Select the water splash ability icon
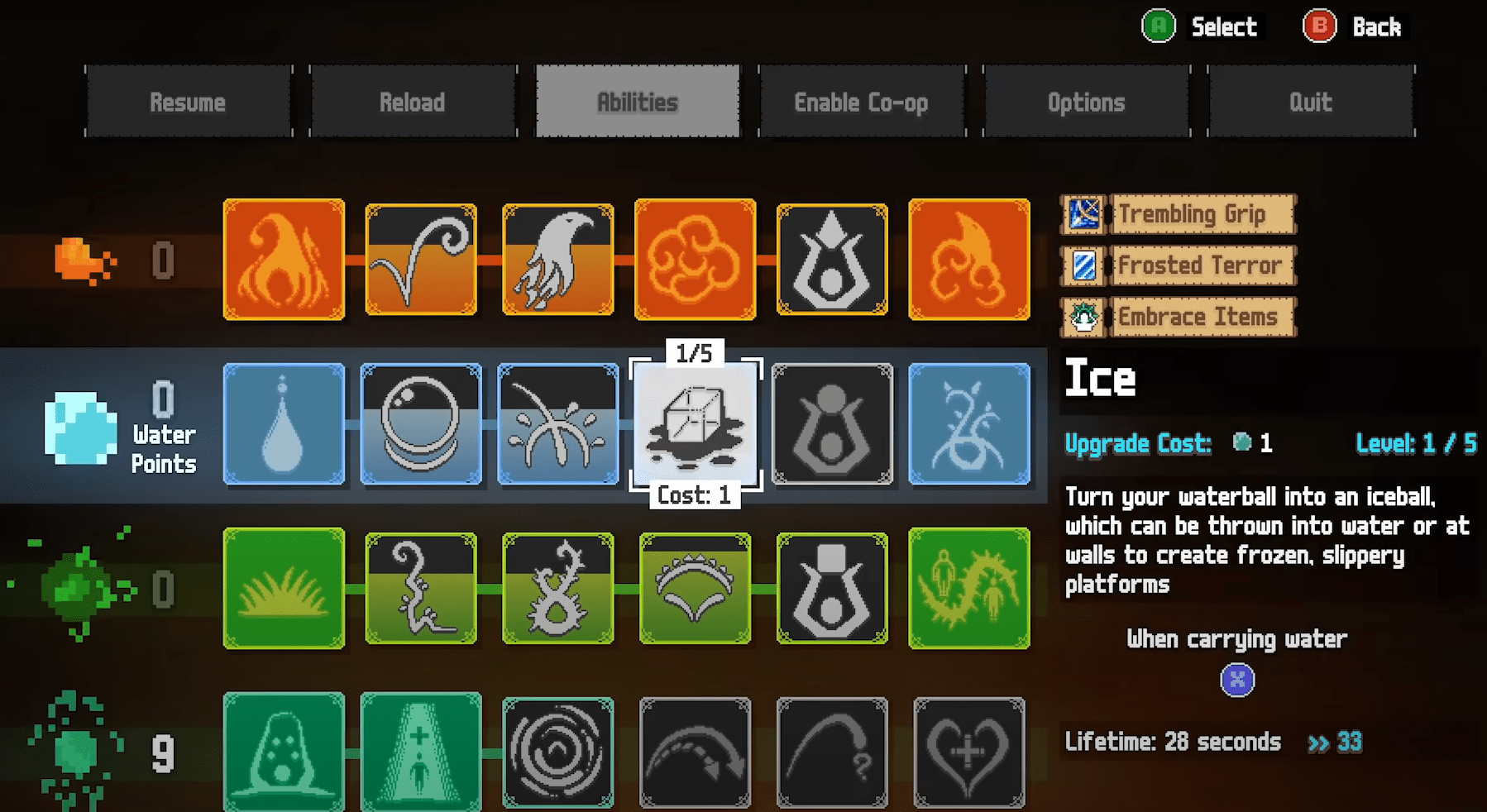1487x812 pixels. click(x=558, y=424)
